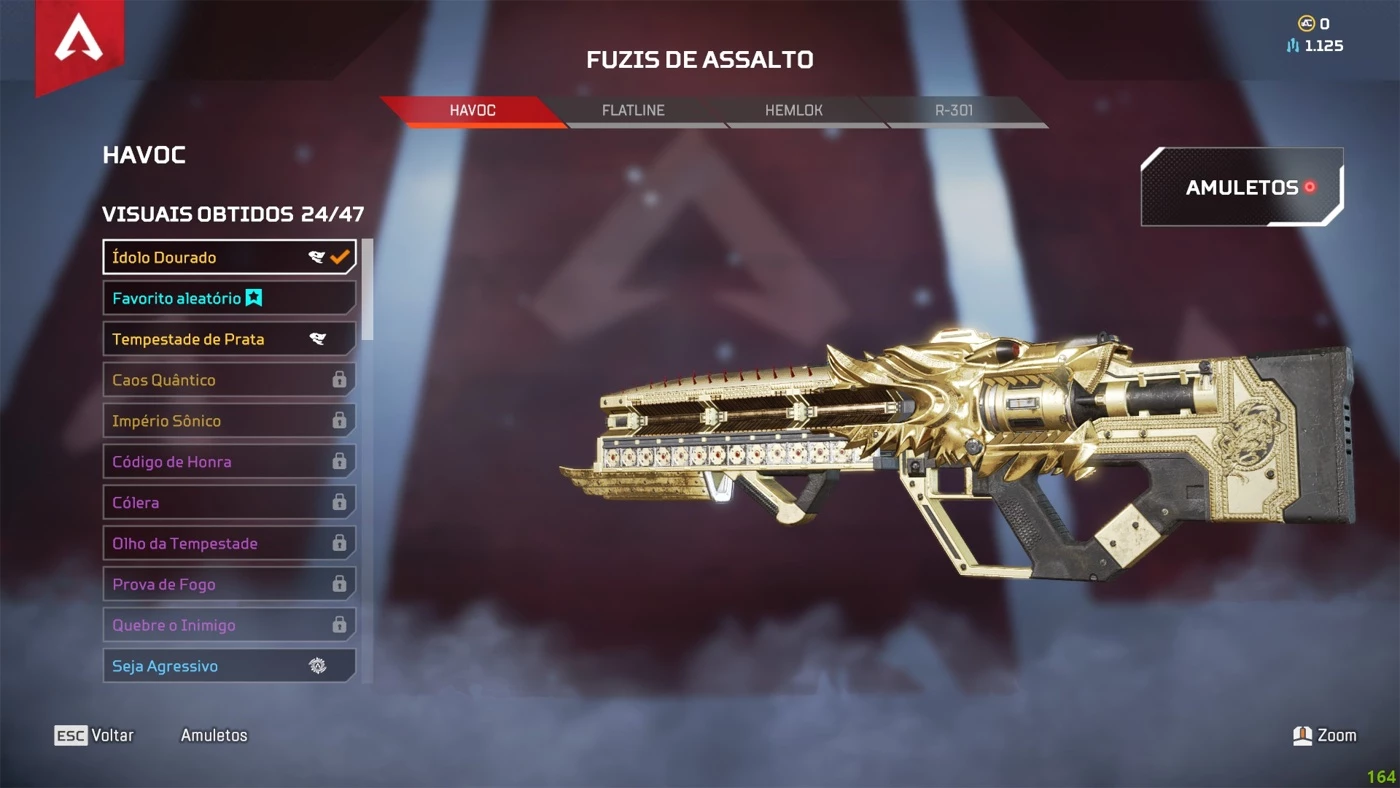Equip the Tempestade de Prata skin

229,339
